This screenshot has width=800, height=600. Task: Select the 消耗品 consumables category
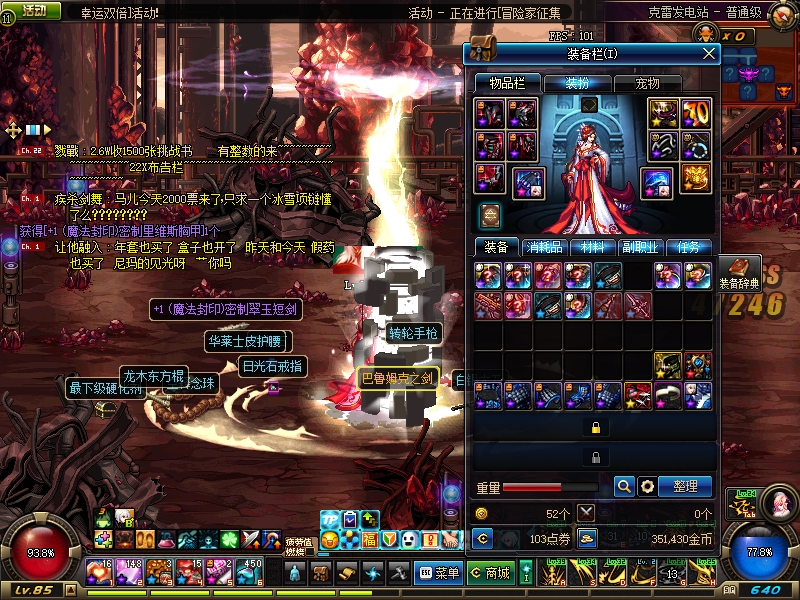point(543,247)
